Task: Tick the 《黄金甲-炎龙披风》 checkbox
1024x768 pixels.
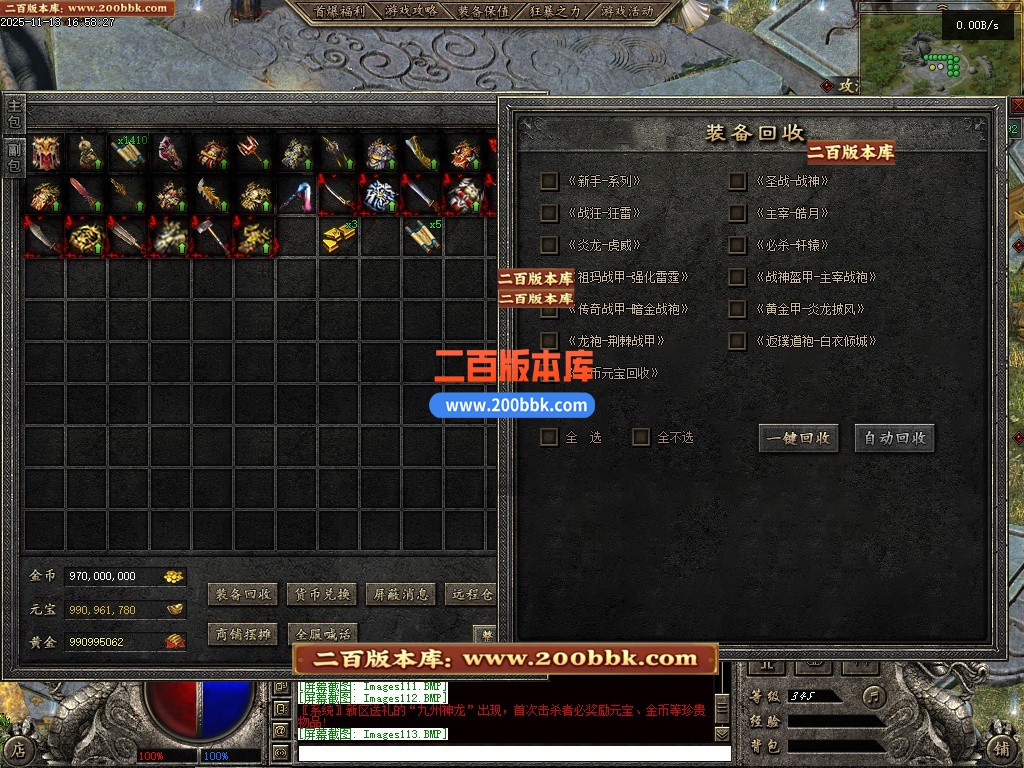Action: 737,309
